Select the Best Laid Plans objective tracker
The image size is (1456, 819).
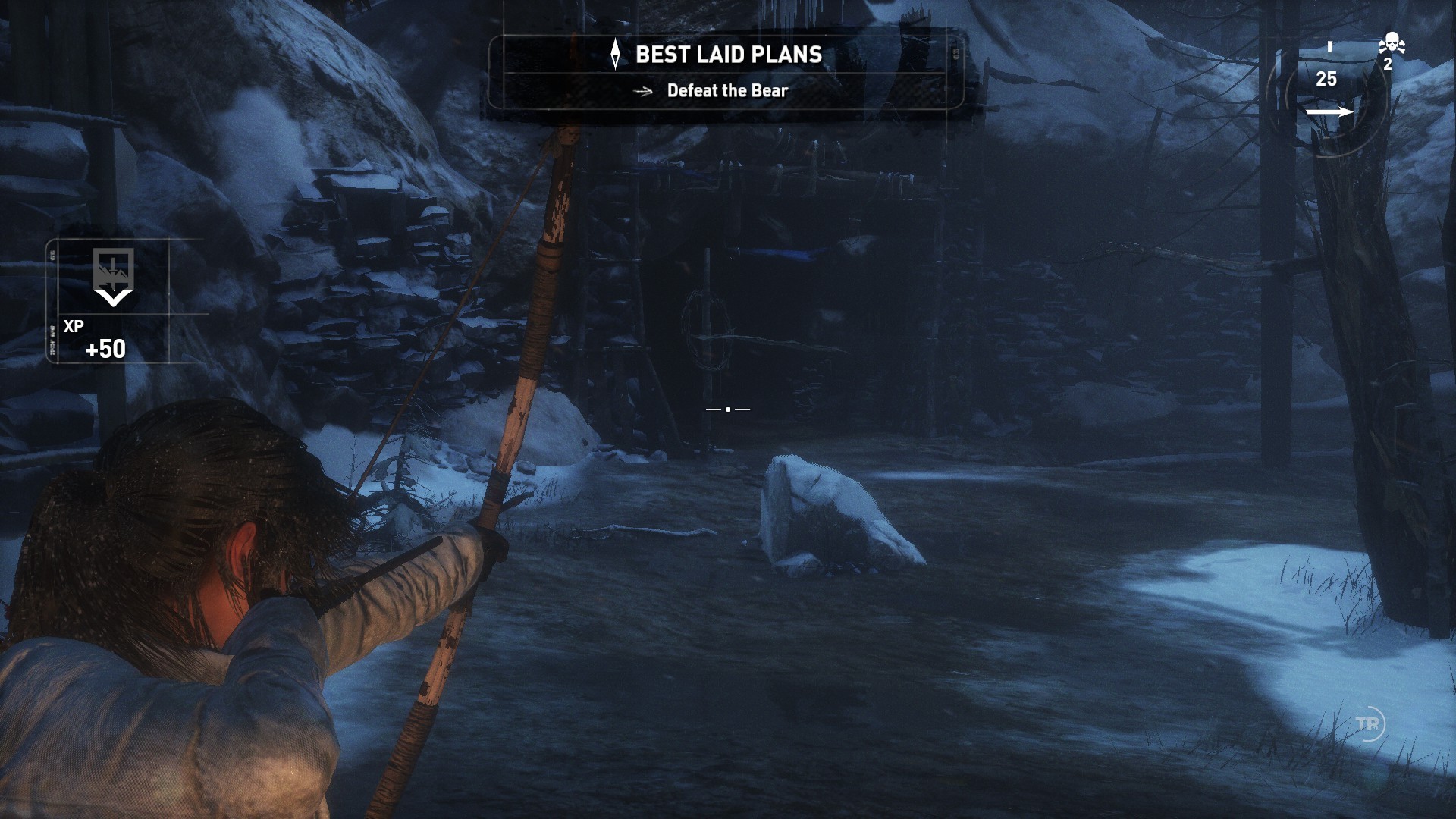coord(726,72)
